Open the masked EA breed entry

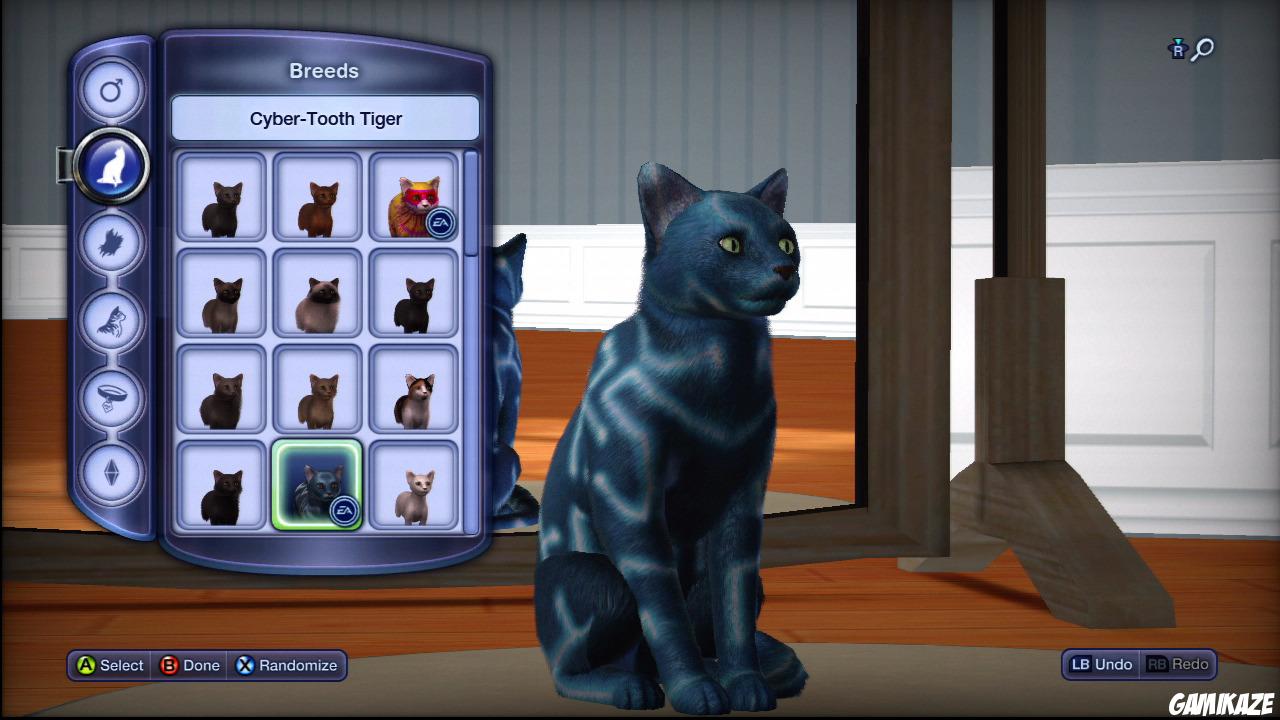tap(413, 197)
